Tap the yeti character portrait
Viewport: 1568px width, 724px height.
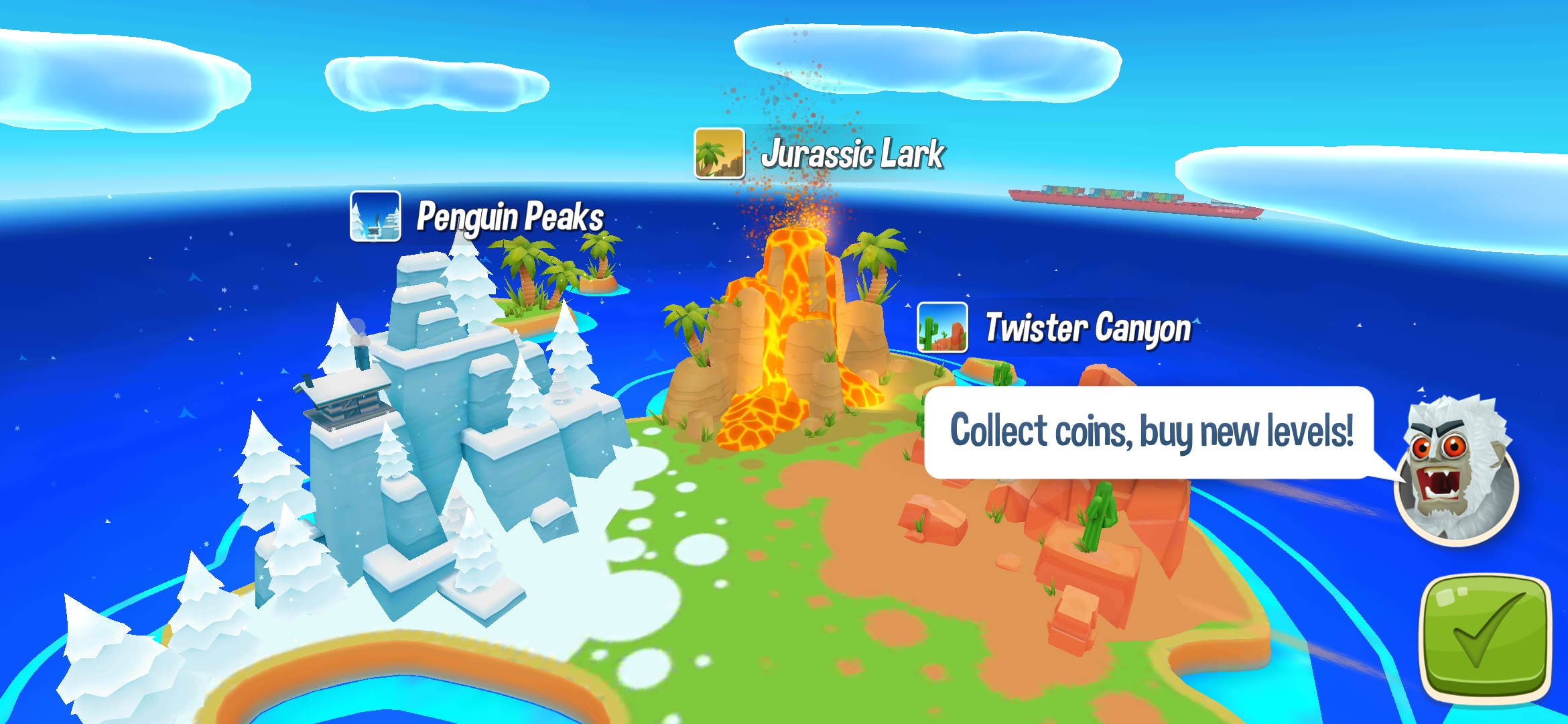[x=1456, y=471]
